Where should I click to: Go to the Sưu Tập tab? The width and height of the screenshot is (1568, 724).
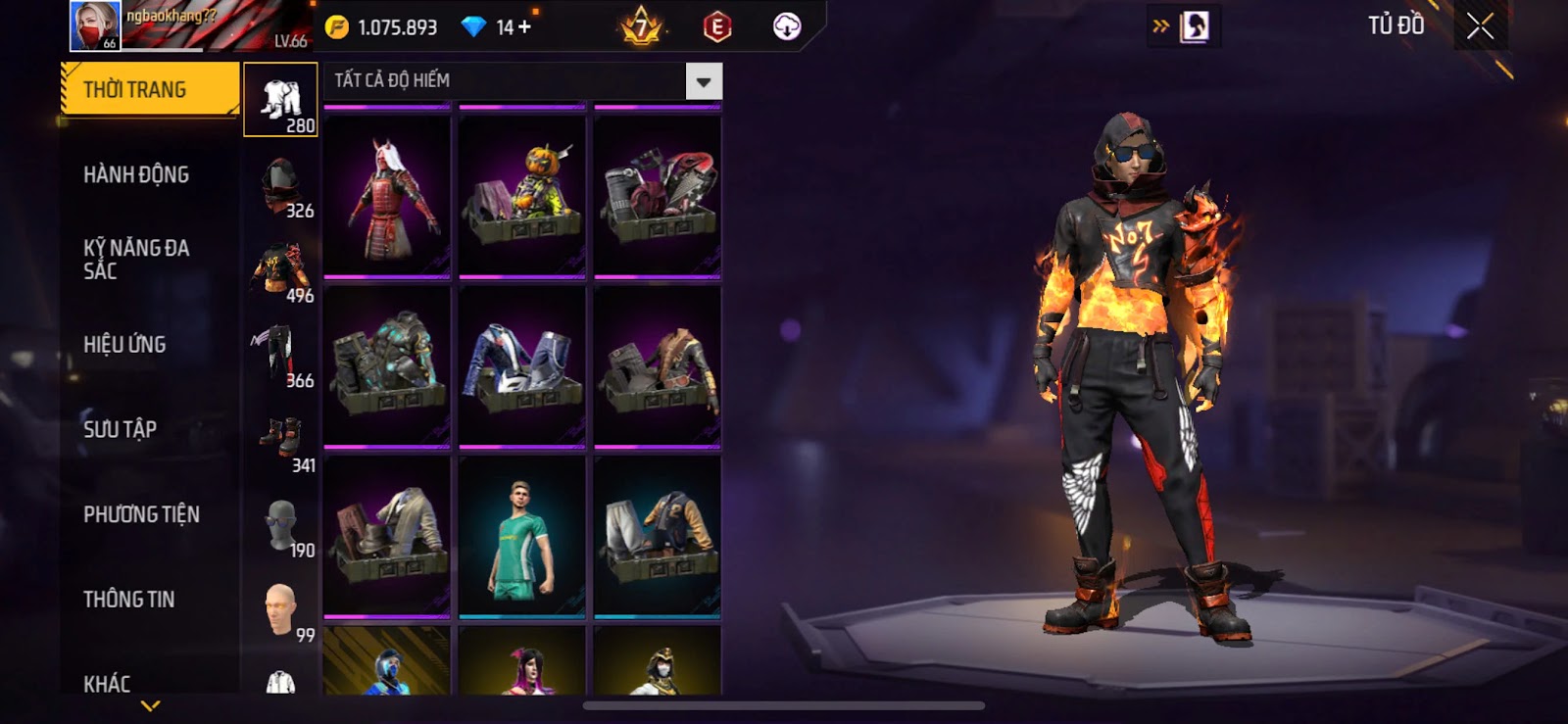pos(120,429)
